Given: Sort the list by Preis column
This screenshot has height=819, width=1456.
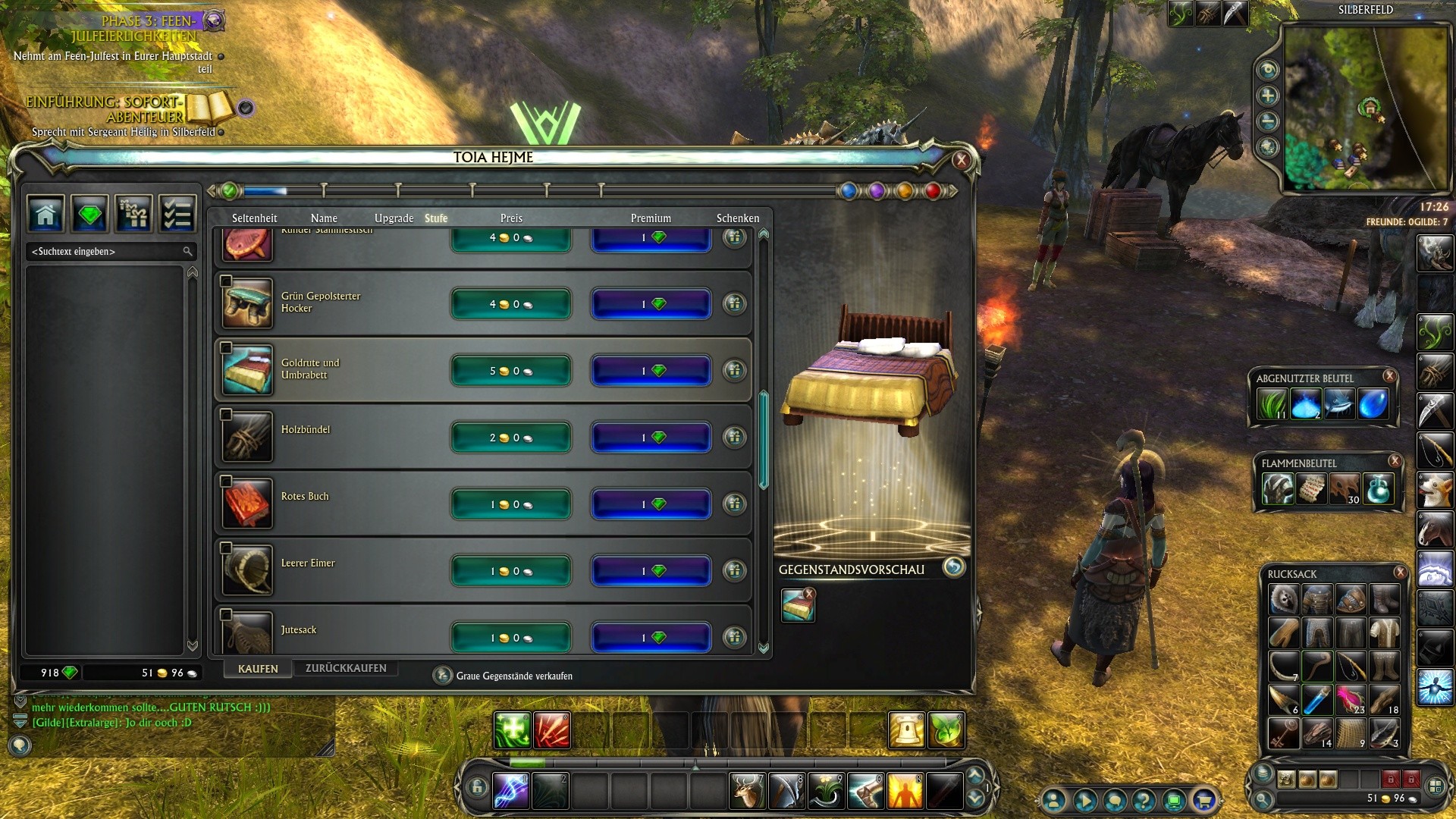Looking at the screenshot, I should point(511,218).
